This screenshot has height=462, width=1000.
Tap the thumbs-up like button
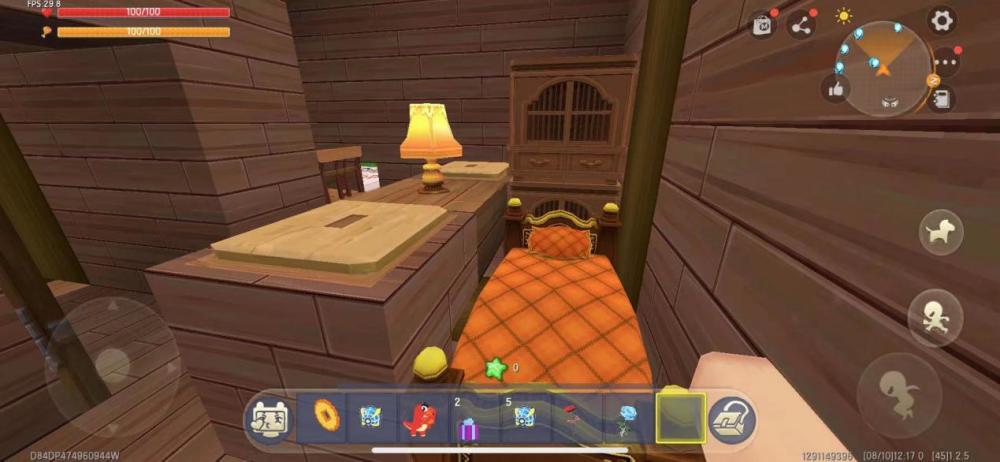[x=835, y=89]
